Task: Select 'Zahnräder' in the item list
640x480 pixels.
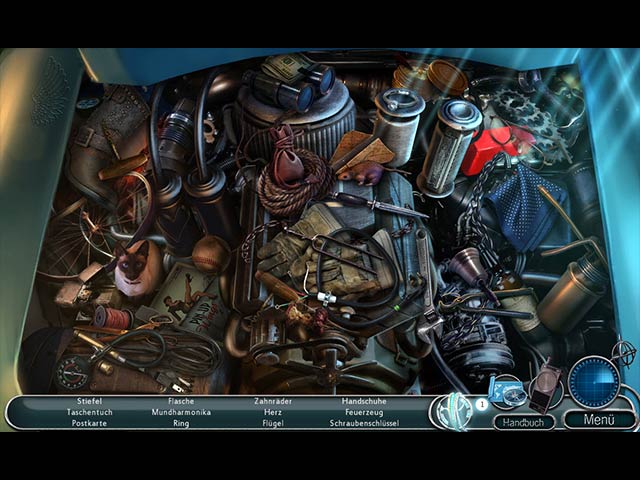Action: [x=271, y=400]
